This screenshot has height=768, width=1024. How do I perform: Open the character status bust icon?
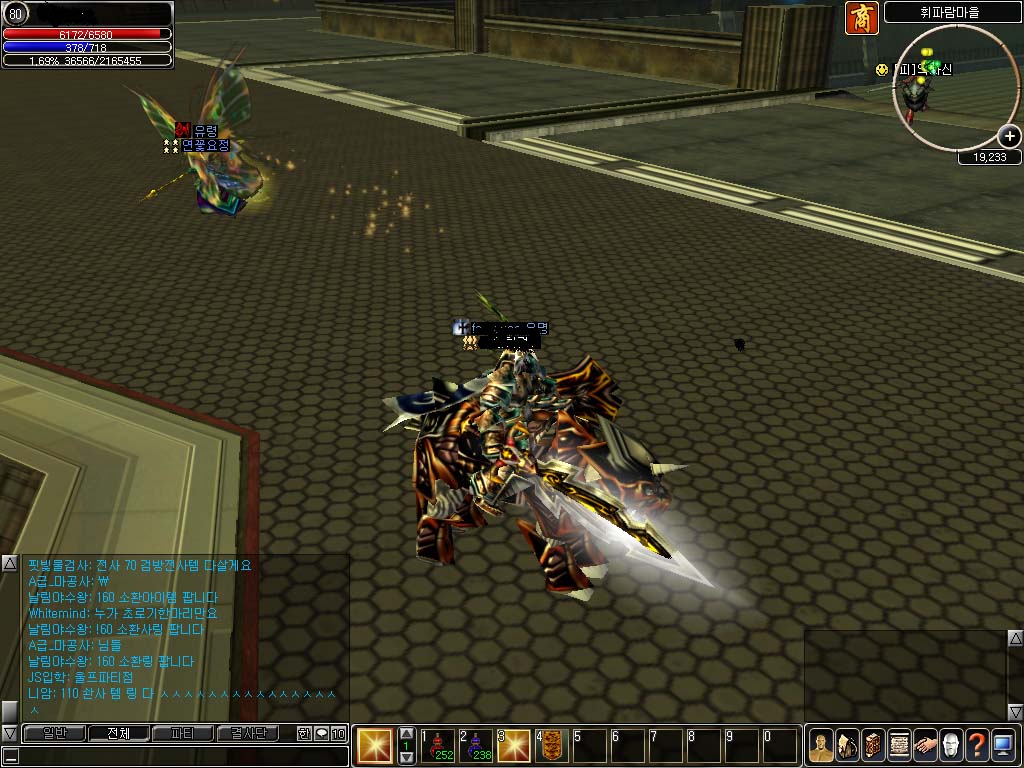821,746
